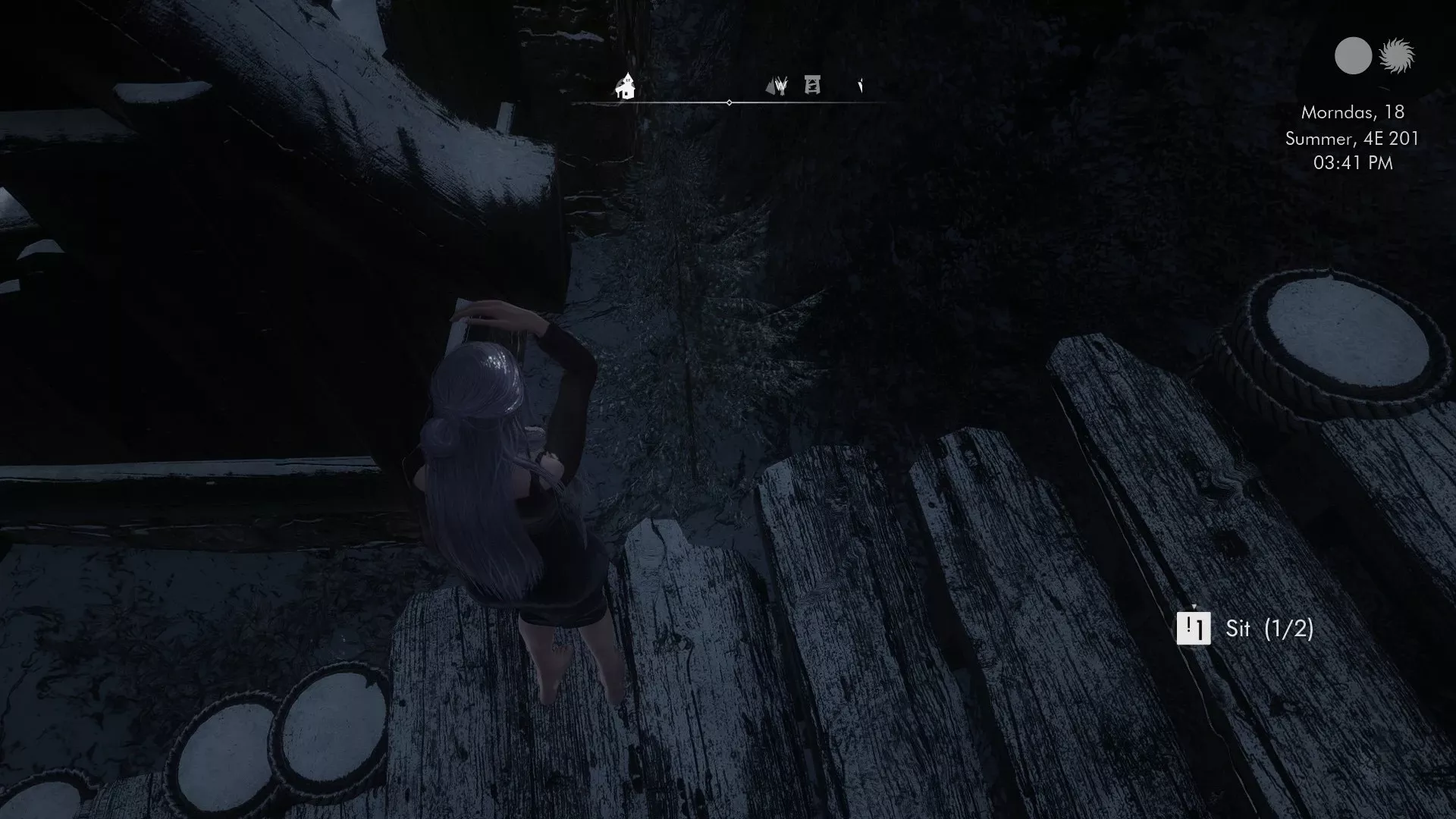The height and width of the screenshot is (819, 1456).
Task: Click the tree grove compass marker
Action: click(x=782, y=86)
